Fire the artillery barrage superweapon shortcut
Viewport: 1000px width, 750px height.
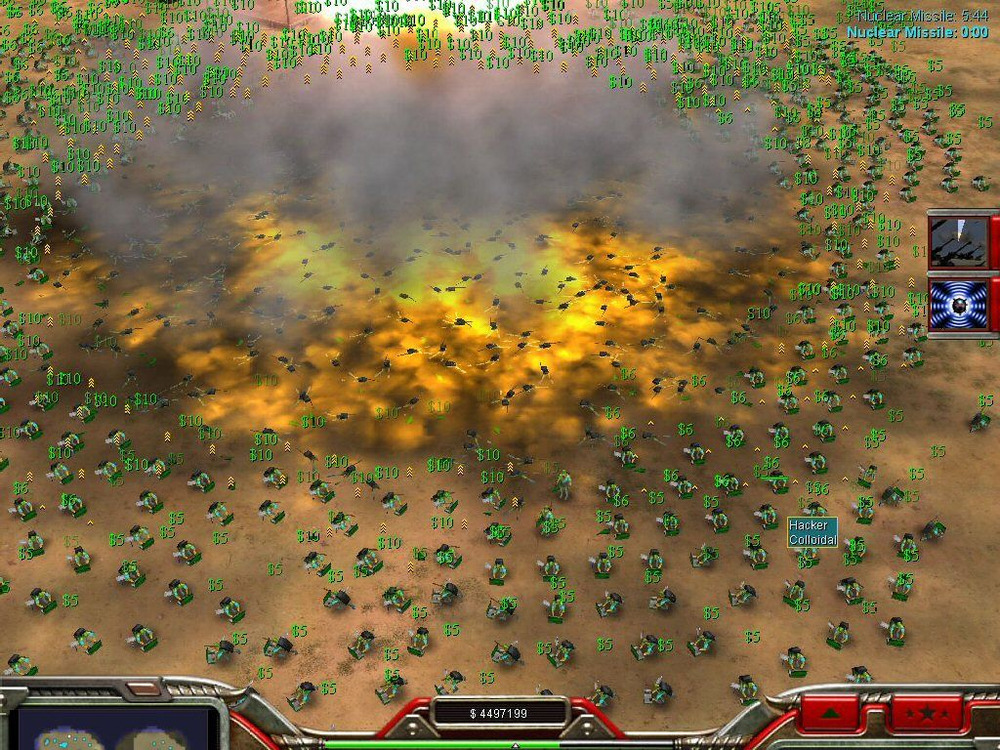[x=959, y=241]
